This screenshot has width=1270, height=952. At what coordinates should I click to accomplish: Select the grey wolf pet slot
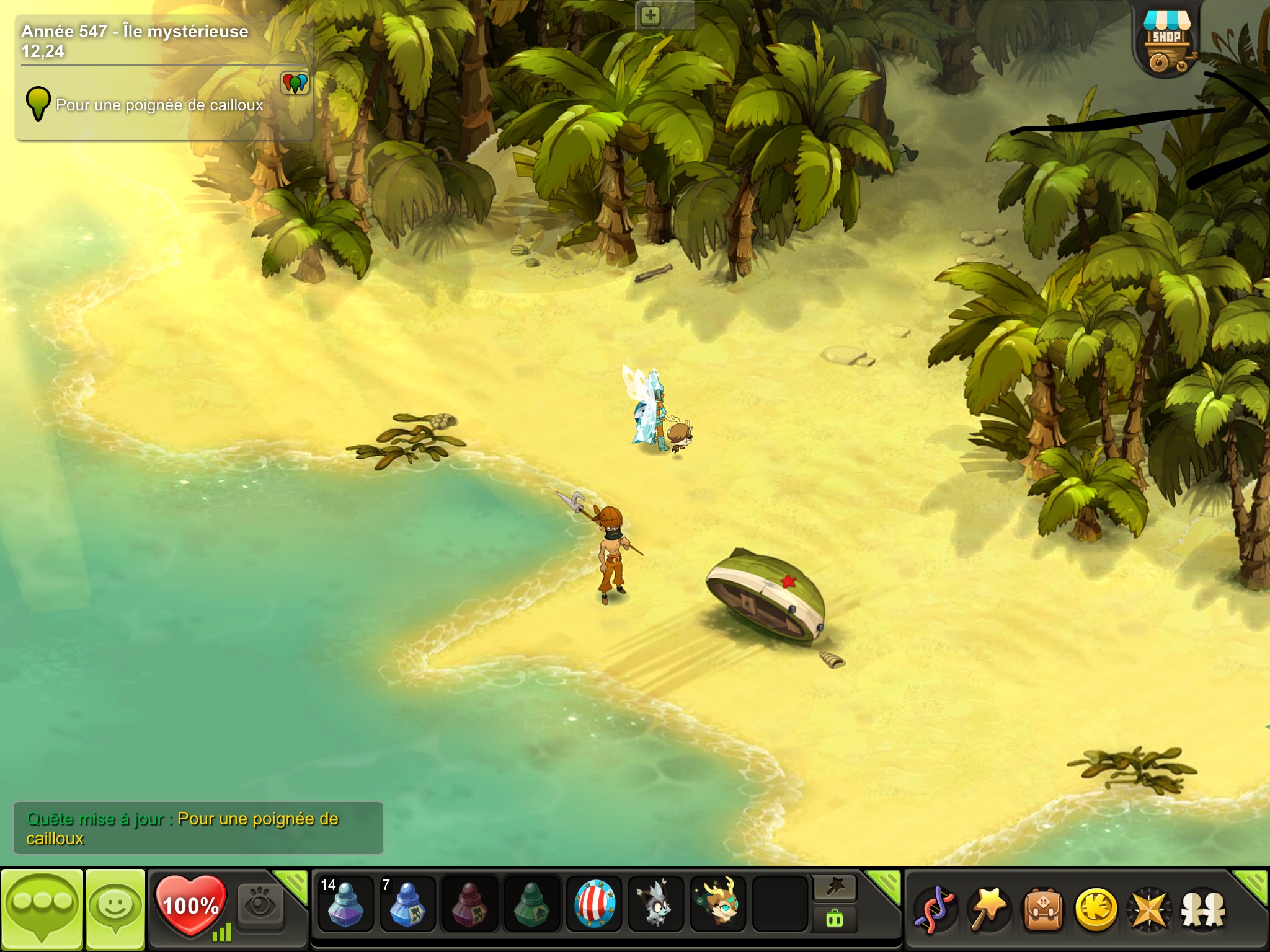[x=655, y=904]
